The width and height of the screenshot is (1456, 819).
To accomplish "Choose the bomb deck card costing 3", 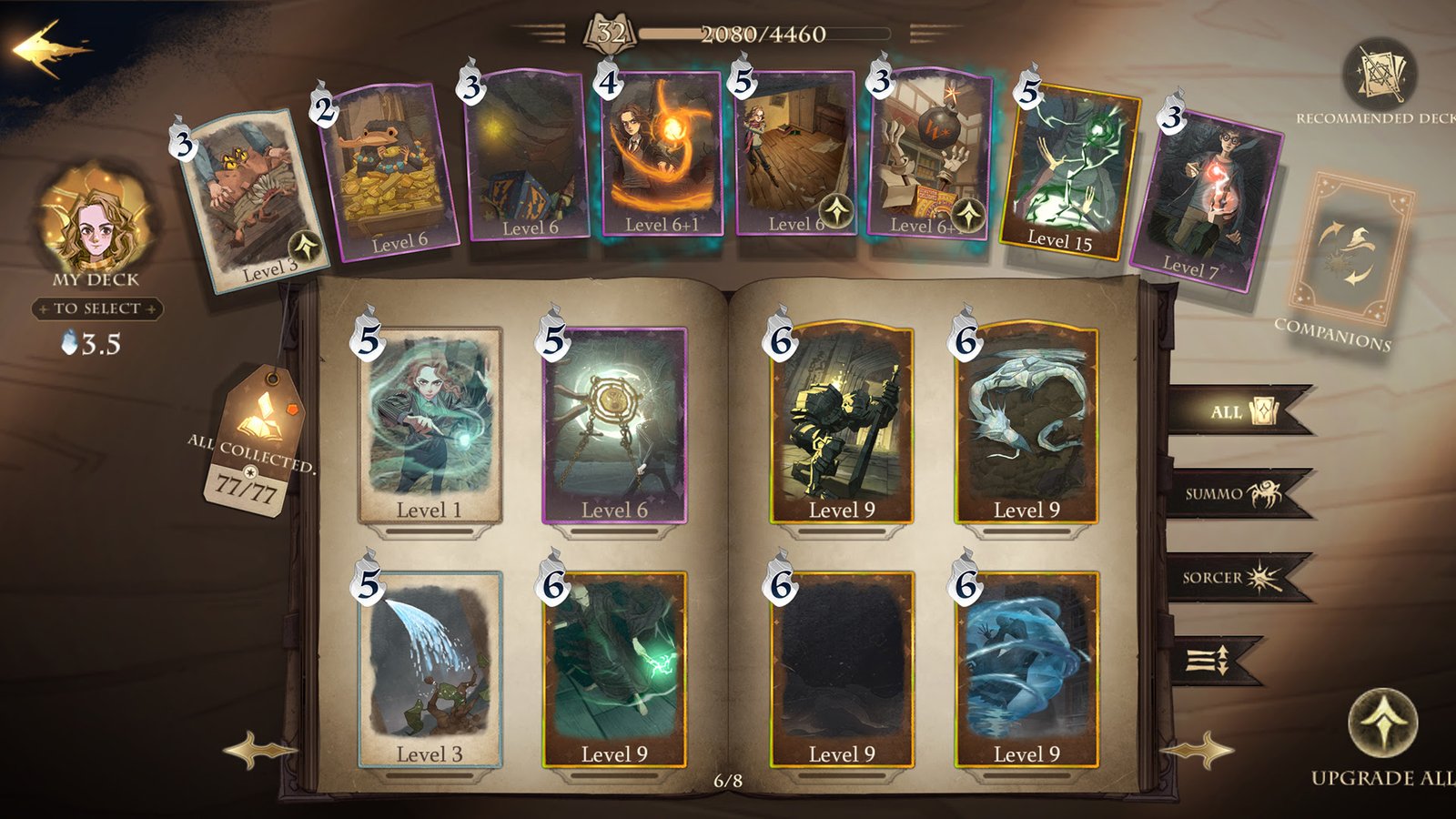I will pyautogui.click(x=928, y=155).
